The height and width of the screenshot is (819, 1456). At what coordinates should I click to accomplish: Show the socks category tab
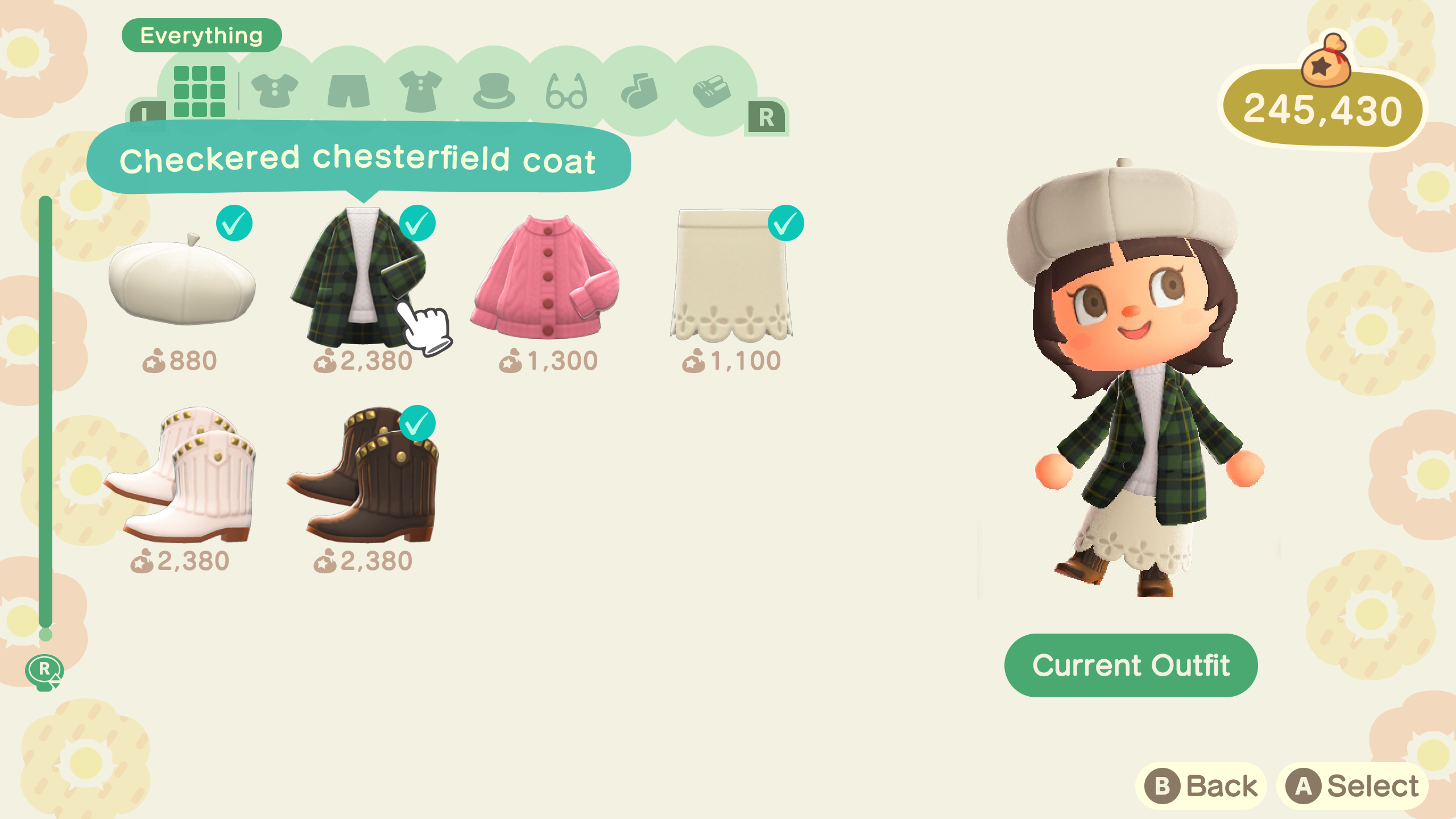point(639,91)
